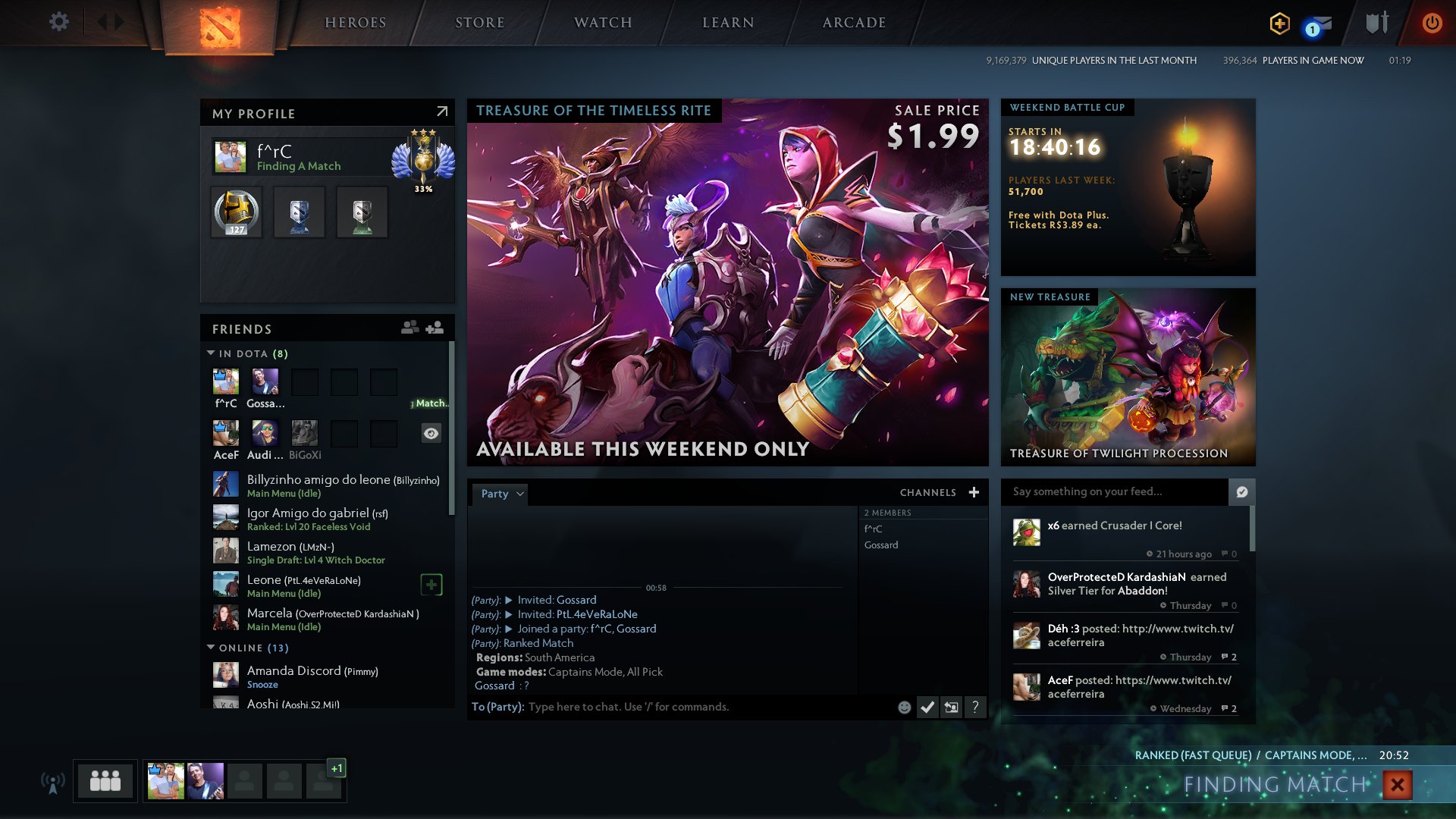The height and width of the screenshot is (819, 1456).
Task: View the Weekend Battle Cup panel
Action: tap(1128, 187)
